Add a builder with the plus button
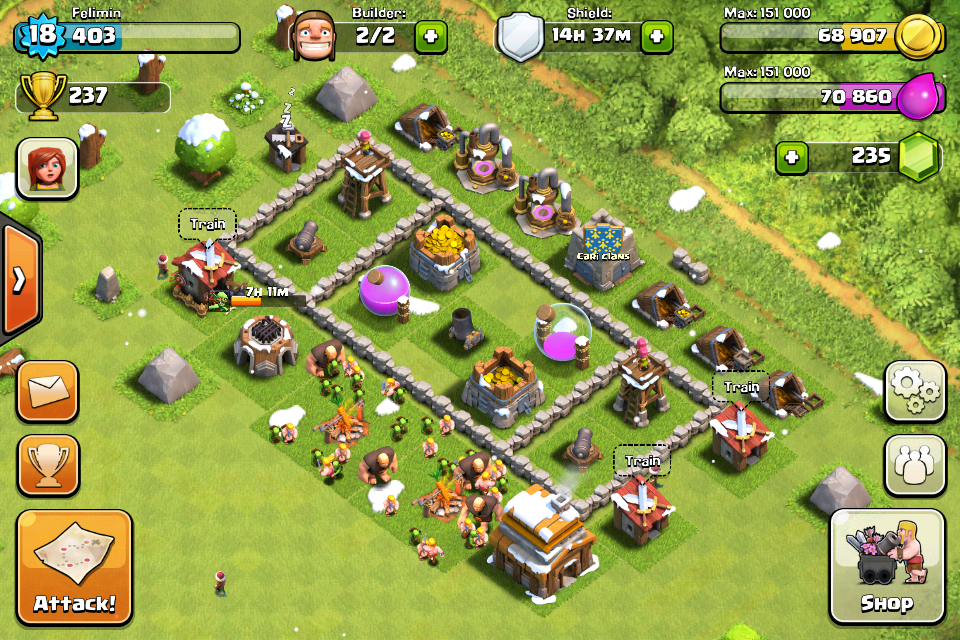 coord(430,37)
